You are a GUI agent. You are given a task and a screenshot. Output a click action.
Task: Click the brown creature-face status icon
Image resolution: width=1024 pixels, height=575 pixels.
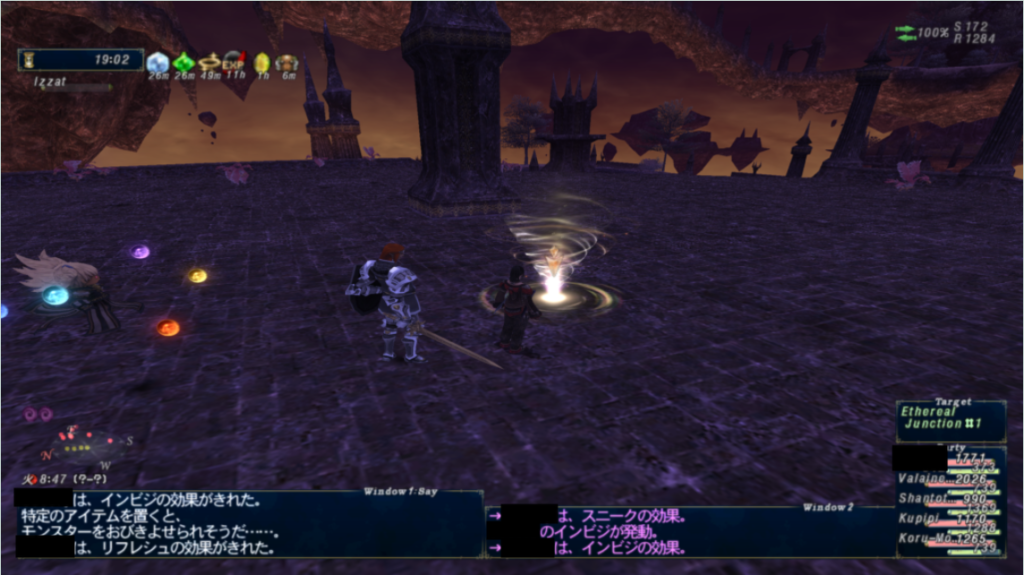(x=287, y=62)
